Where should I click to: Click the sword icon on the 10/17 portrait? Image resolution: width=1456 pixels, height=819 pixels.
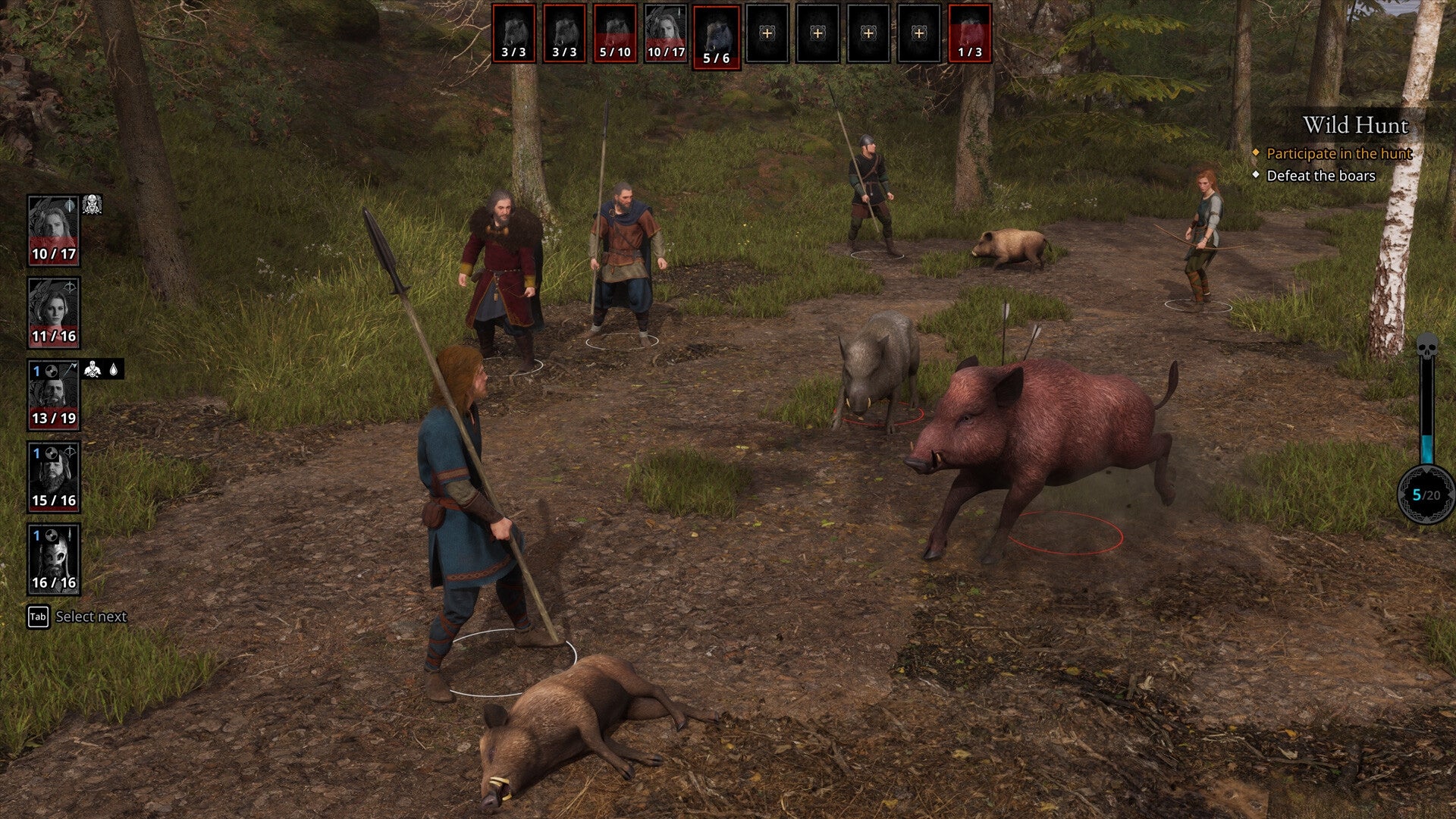coord(68,206)
